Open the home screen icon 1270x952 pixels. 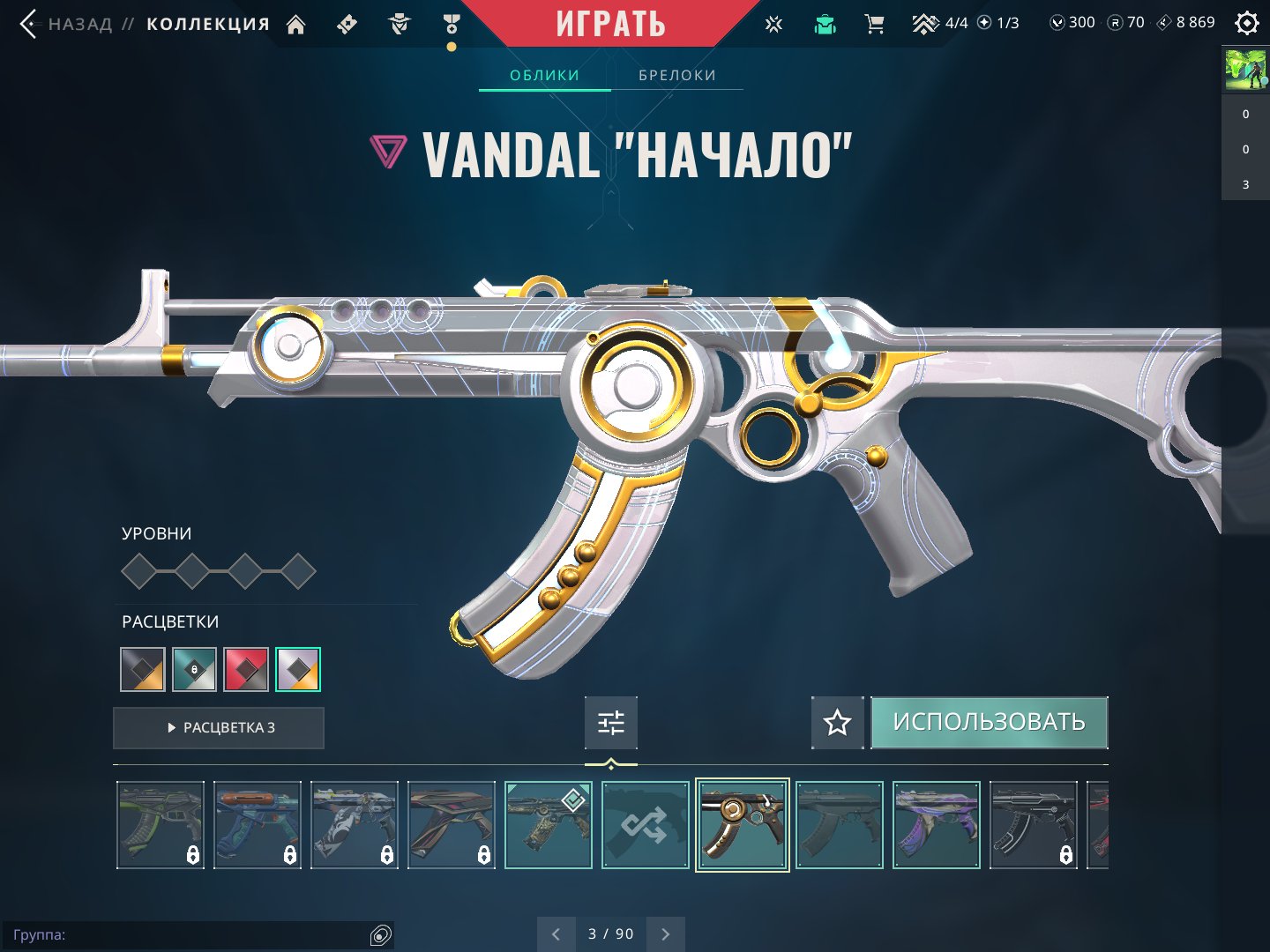pyautogui.click(x=295, y=24)
